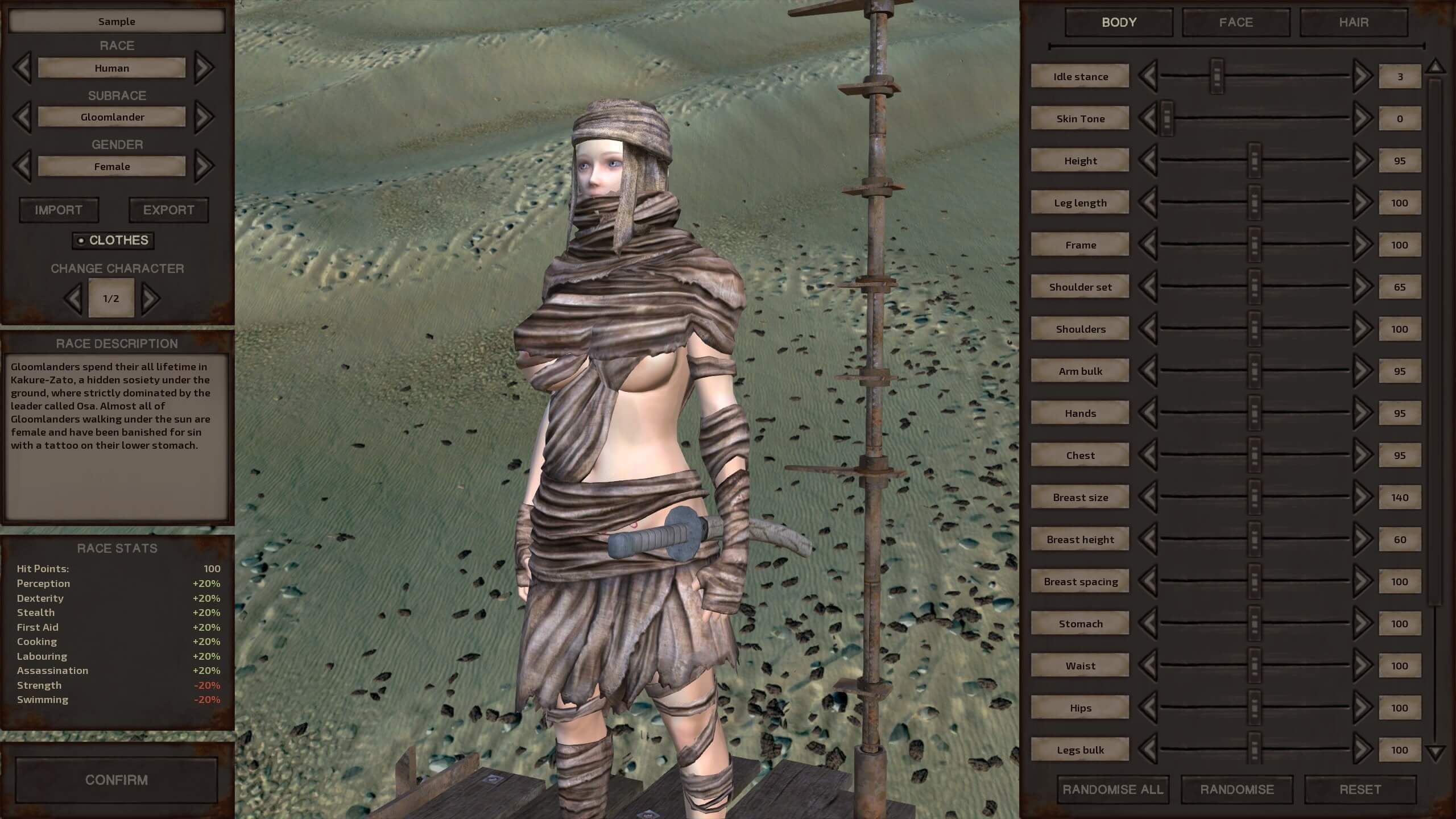This screenshot has height=819, width=1456.
Task: Increase Waist value with right arrow
Action: point(1362,665)
